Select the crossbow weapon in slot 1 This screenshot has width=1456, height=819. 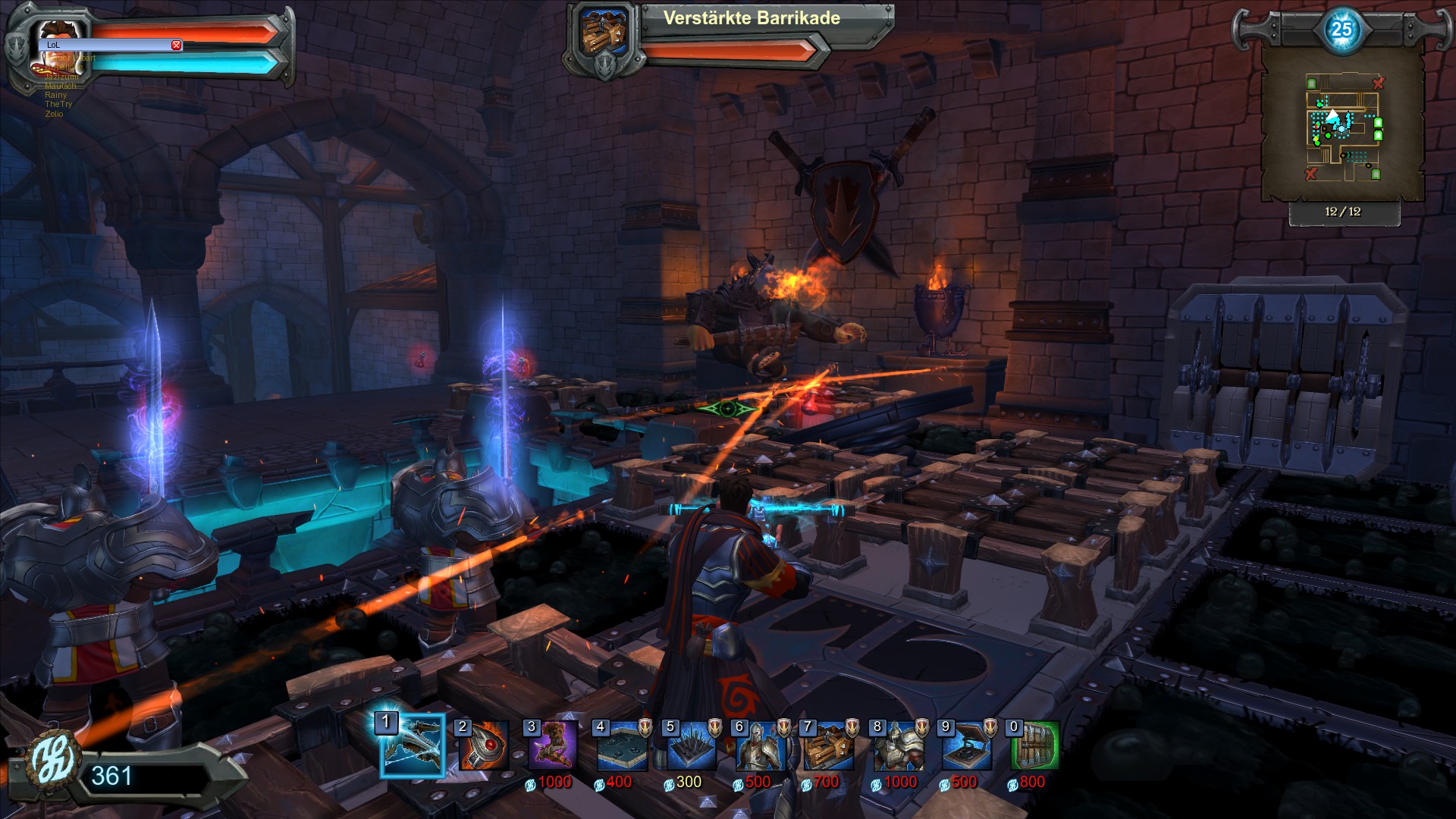click(x=412, y=746)
